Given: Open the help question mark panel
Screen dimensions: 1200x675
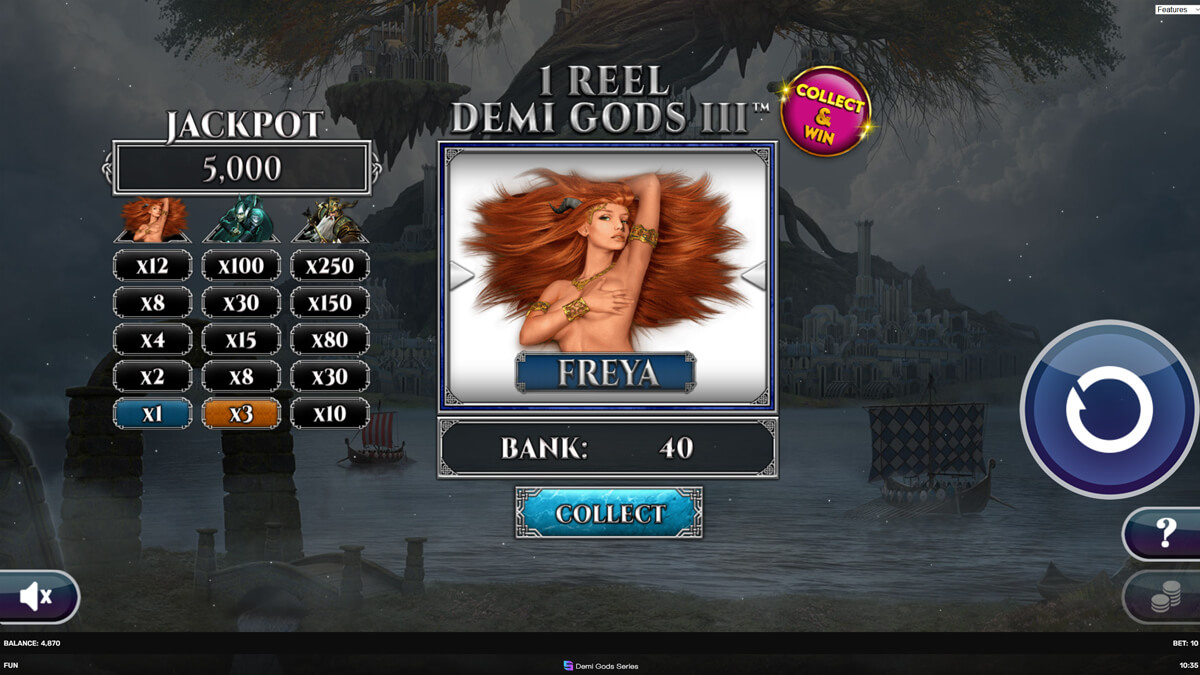Looking at the screenshot, I should click(1164, 533).
